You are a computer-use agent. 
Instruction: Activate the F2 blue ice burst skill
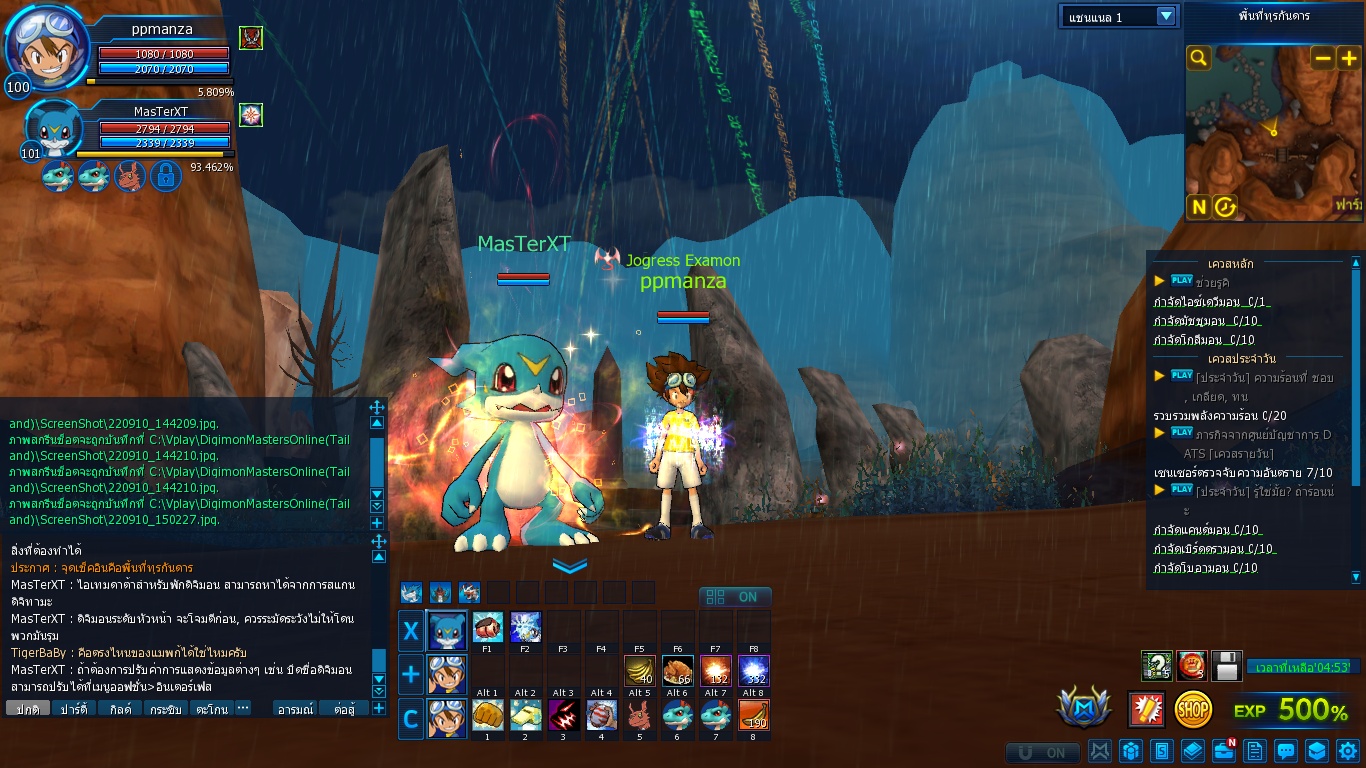point(526,627)
